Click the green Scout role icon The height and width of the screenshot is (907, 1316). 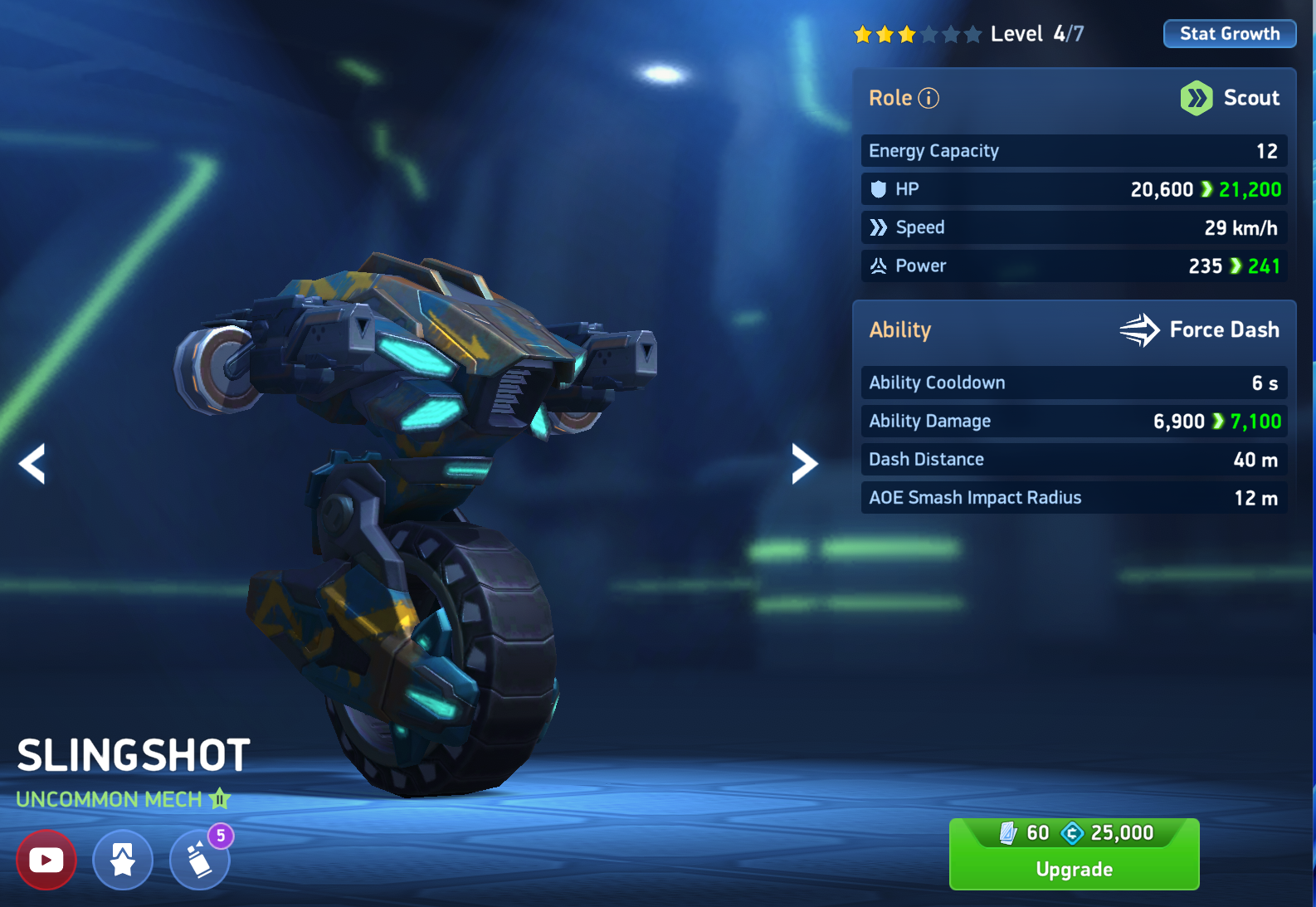point(1196,98)
